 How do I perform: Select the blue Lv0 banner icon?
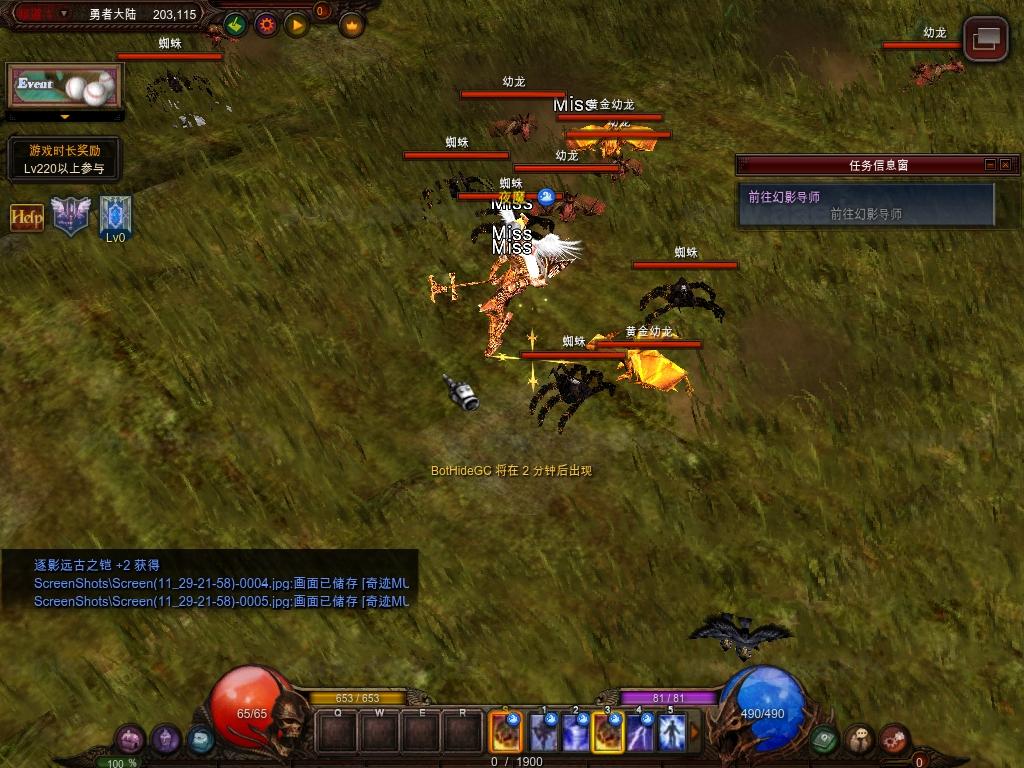[115, 216]
